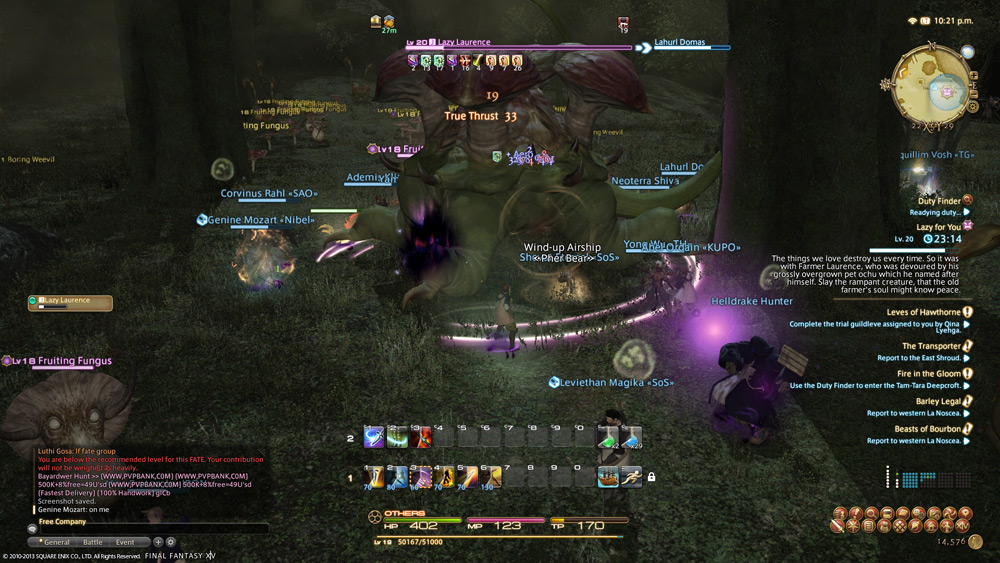Click the chat text input box
Screen dimensions: 1000x563
click(150, 528)
